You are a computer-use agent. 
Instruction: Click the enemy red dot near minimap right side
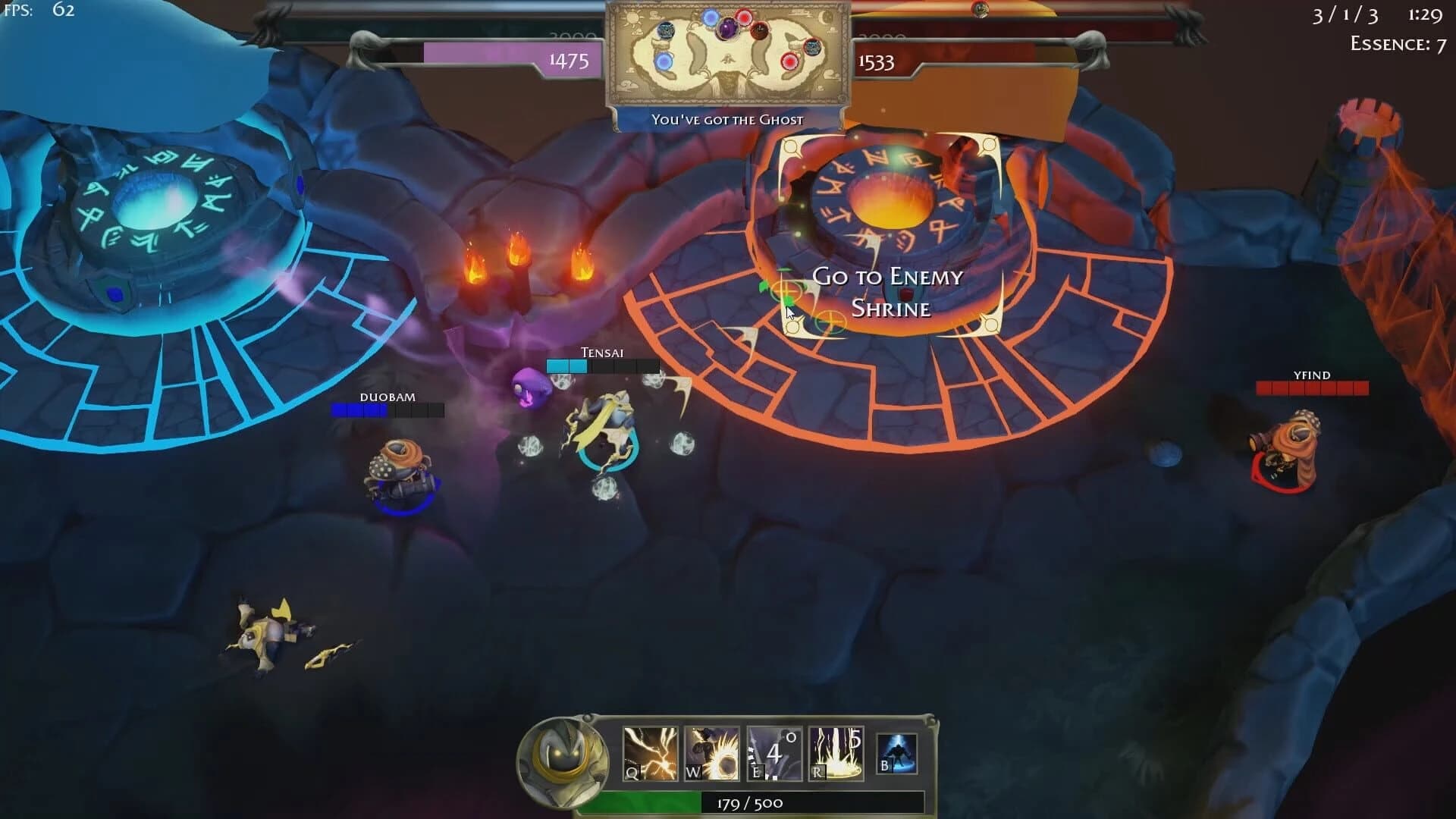click(x=745, y=17)
